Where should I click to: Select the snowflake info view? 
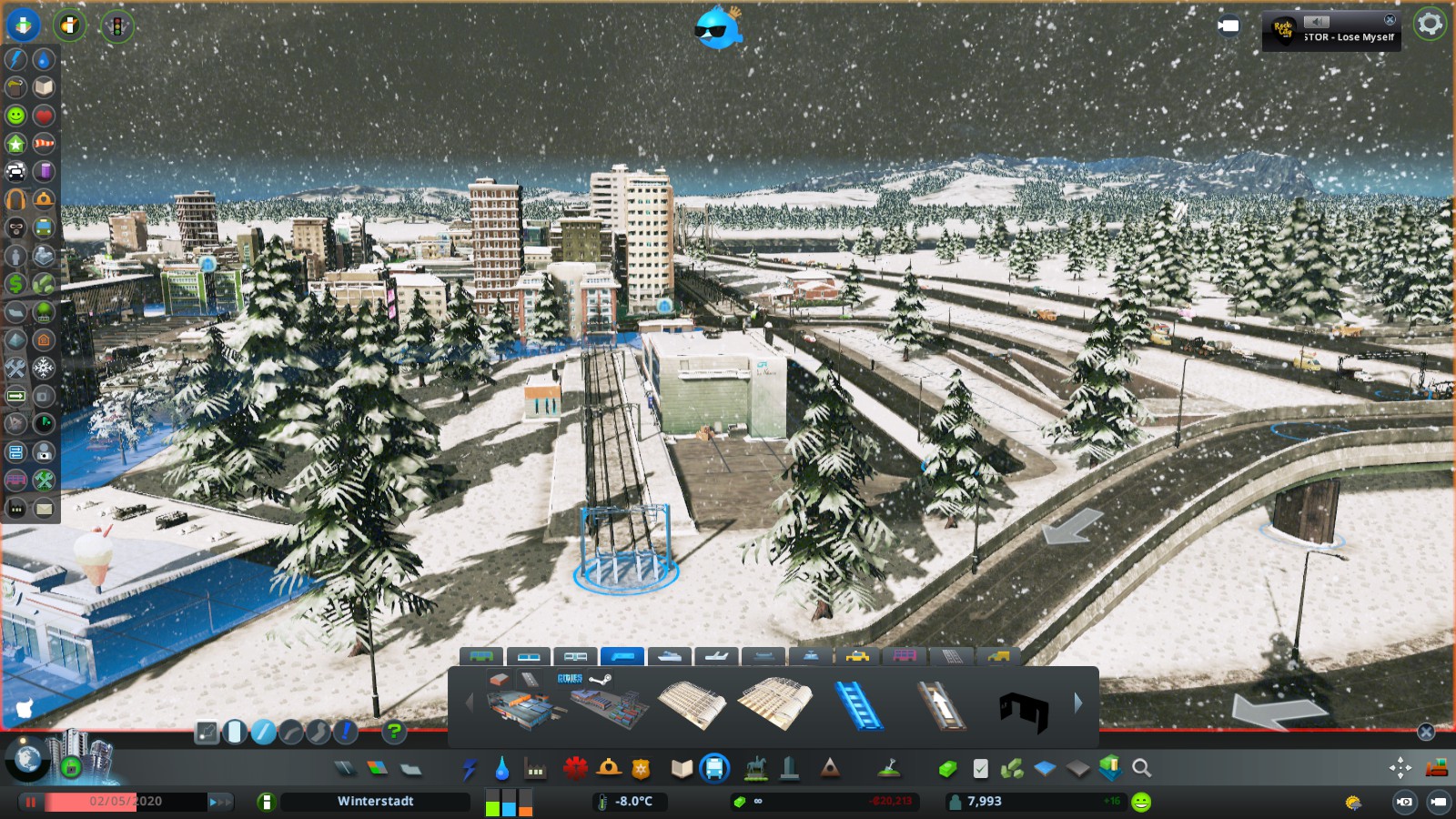44,368
